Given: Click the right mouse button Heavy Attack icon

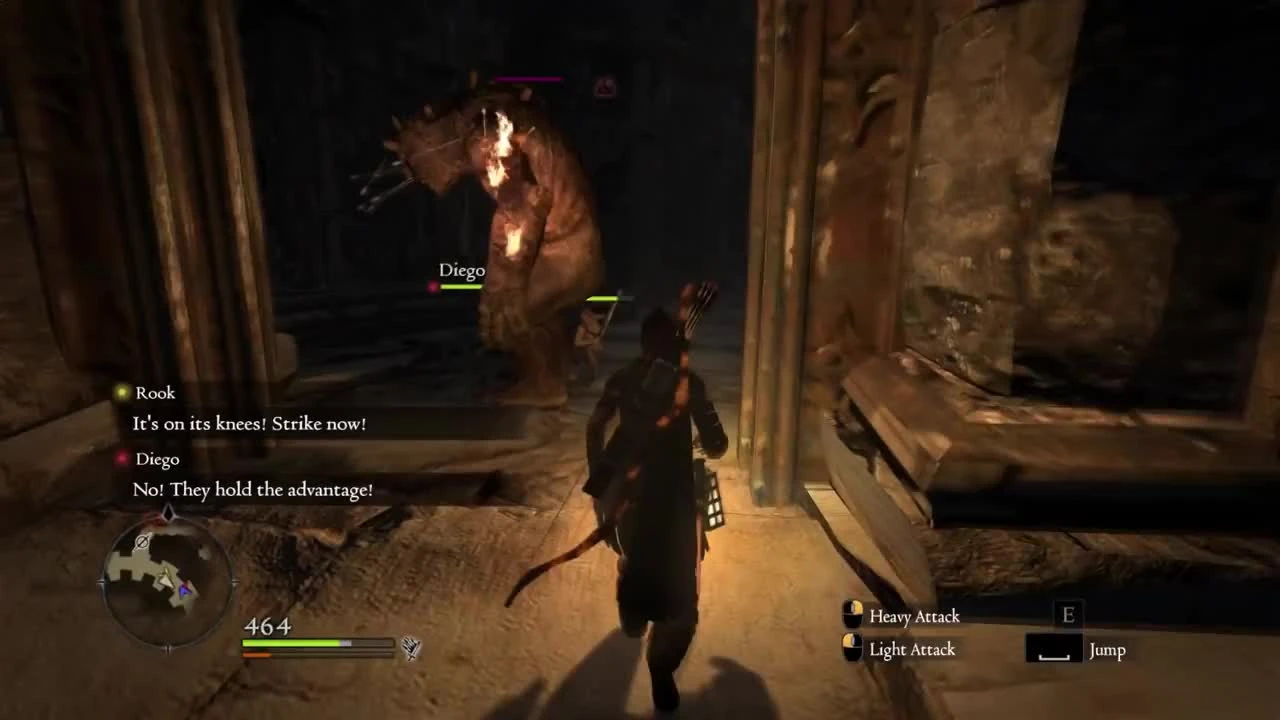Looking at the screenshot, I should coord(853,616).
